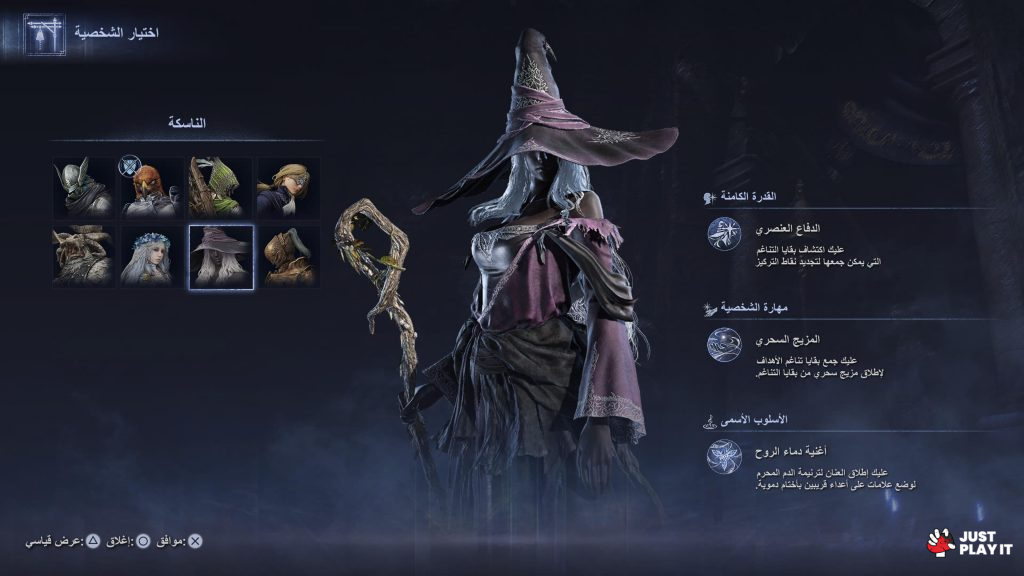Select the blonde Duchess portrait
The width and height of the screenshot is (1024, 576).
288,188
